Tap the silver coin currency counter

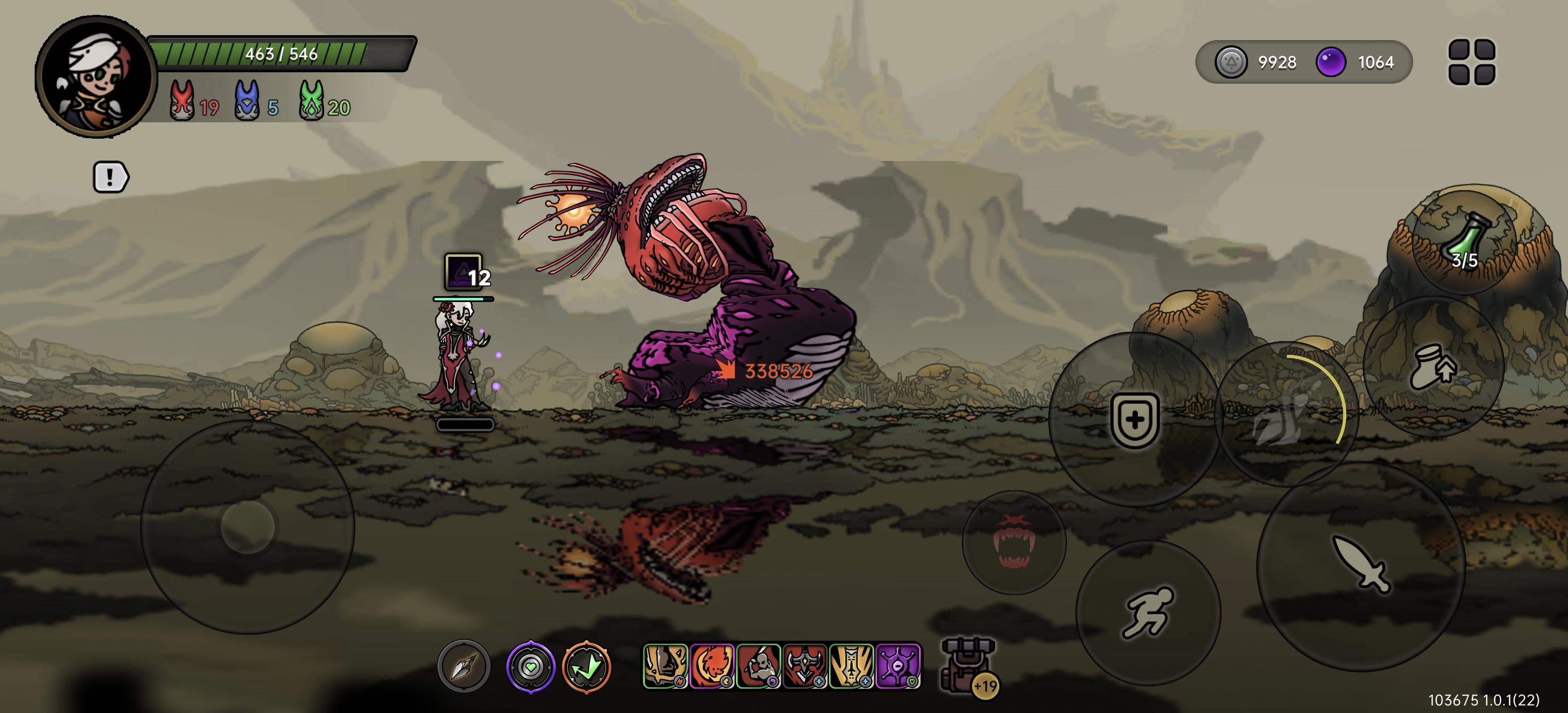(1256, 62)
